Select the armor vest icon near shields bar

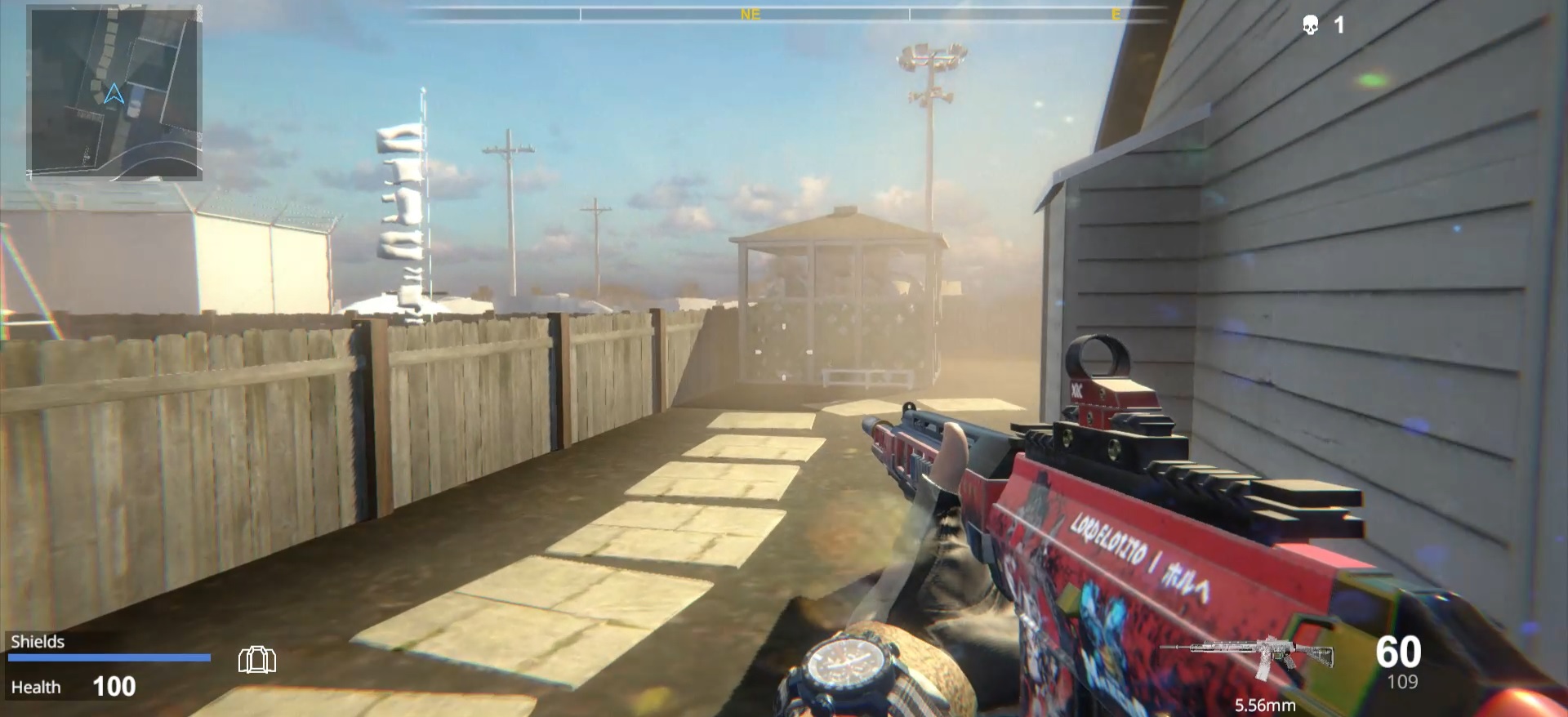click(x=257, y=659)
